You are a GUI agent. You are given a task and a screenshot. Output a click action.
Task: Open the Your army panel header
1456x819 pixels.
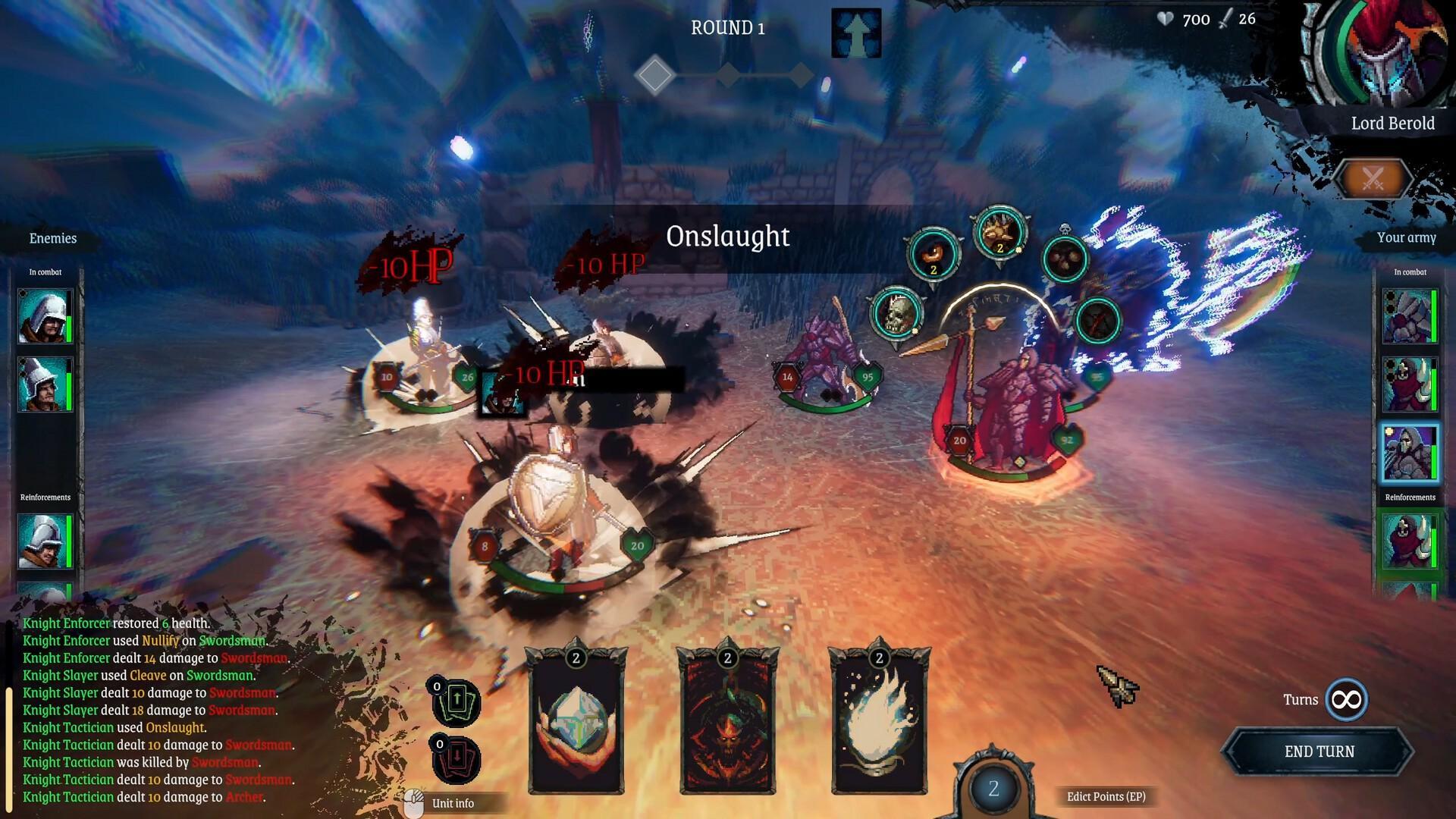tap(1407, 238)
